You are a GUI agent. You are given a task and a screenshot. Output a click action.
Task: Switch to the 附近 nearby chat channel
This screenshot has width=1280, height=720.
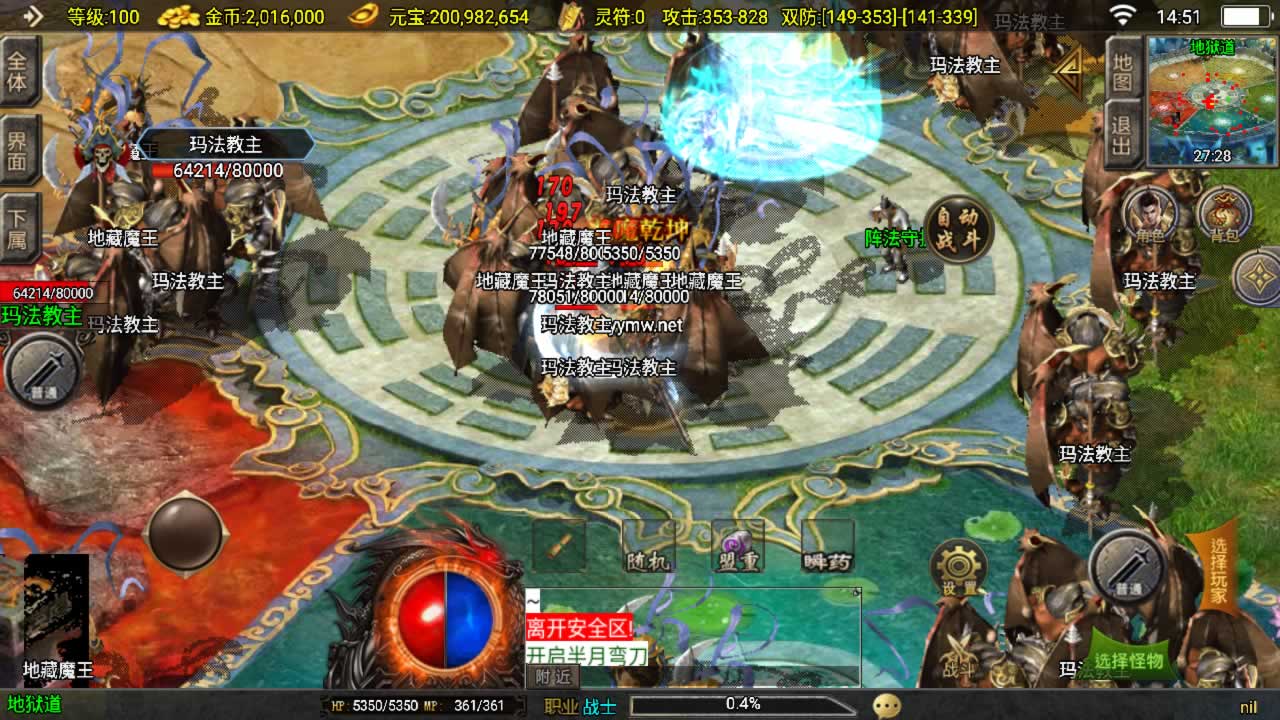click(x=553, y=677)
